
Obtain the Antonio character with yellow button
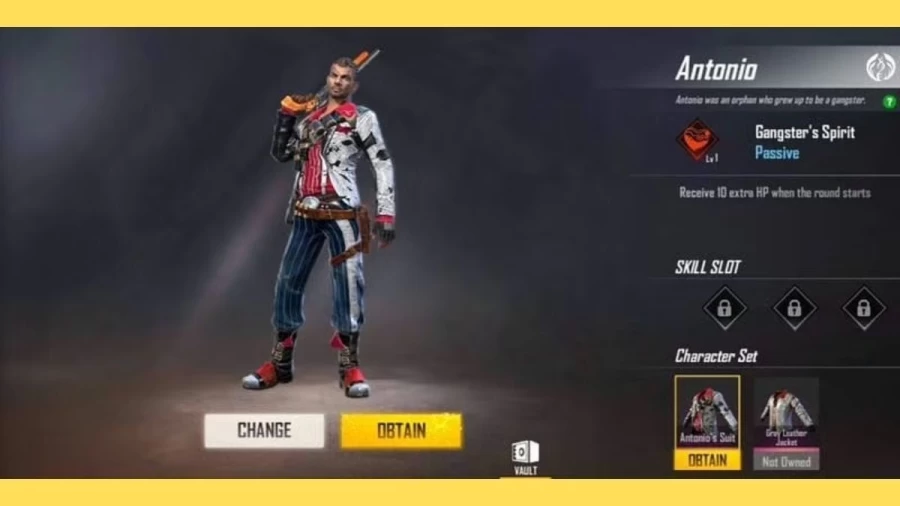(x=401, y=431)
